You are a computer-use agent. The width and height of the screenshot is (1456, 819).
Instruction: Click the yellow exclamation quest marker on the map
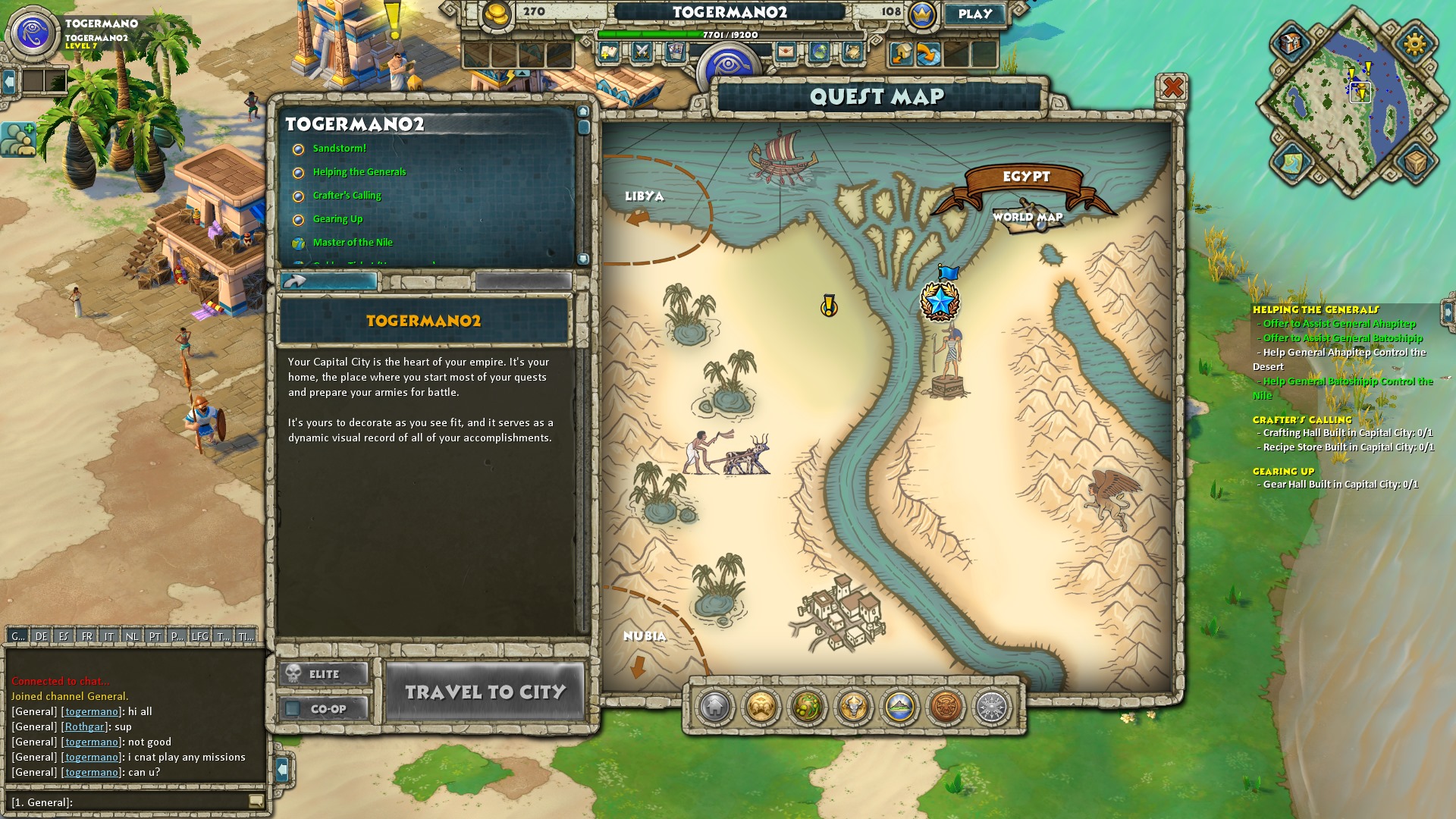829,306
